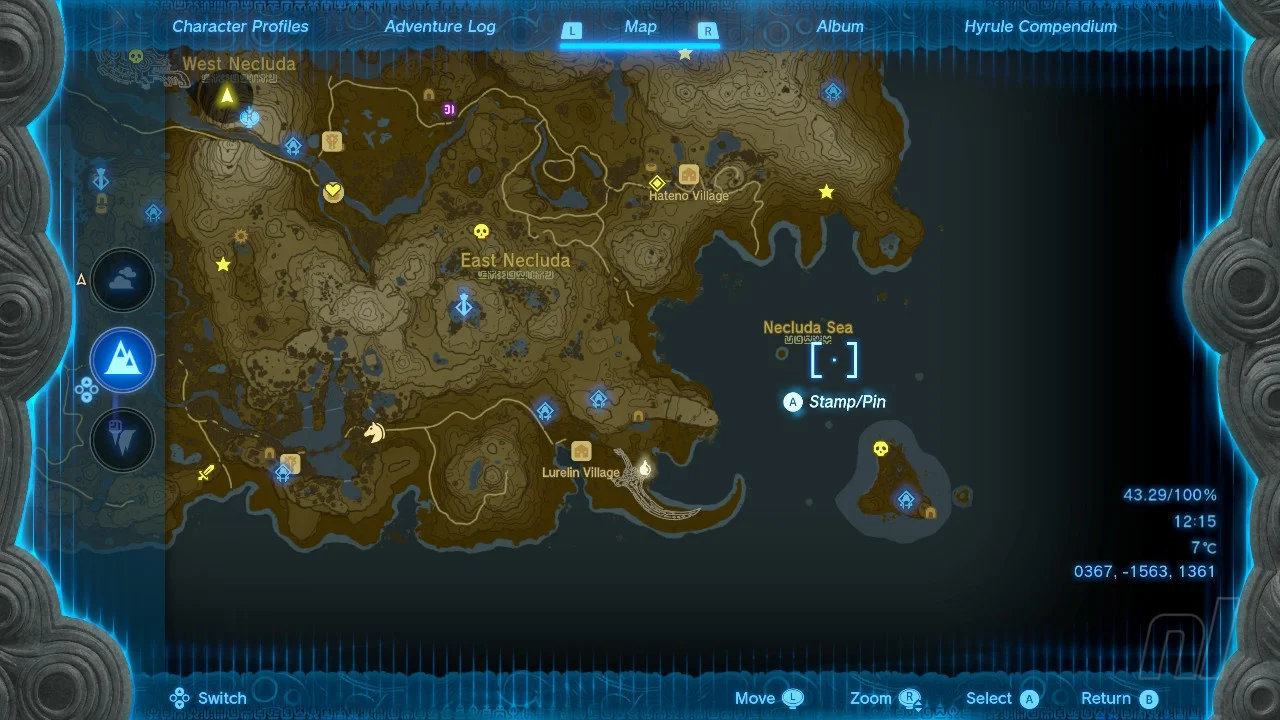1280x720 pixels.
Task: Open the Adventure Log tab
Action: coord(440,26)
